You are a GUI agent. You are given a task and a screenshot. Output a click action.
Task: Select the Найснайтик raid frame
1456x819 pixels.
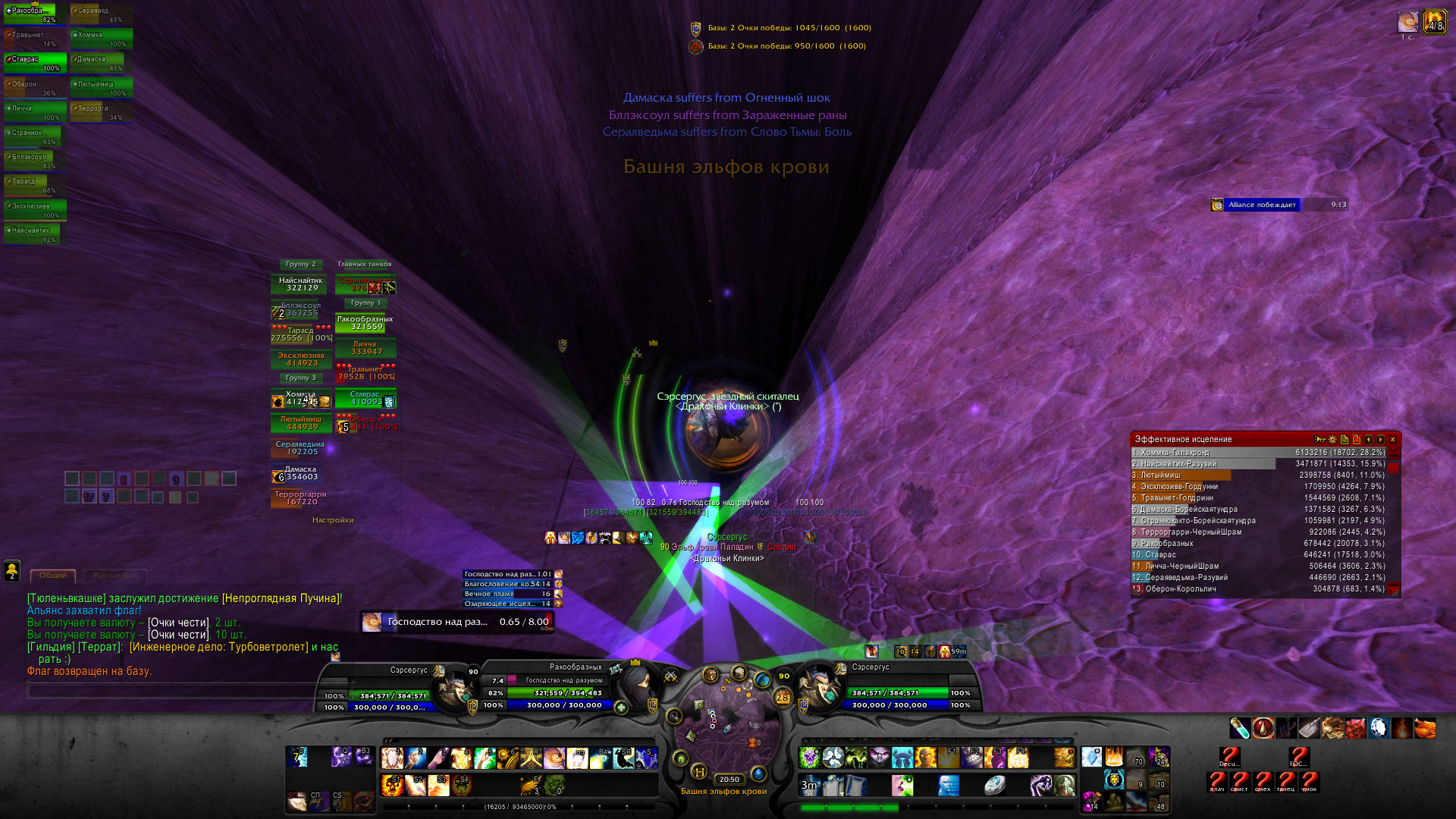coord(301,284)
